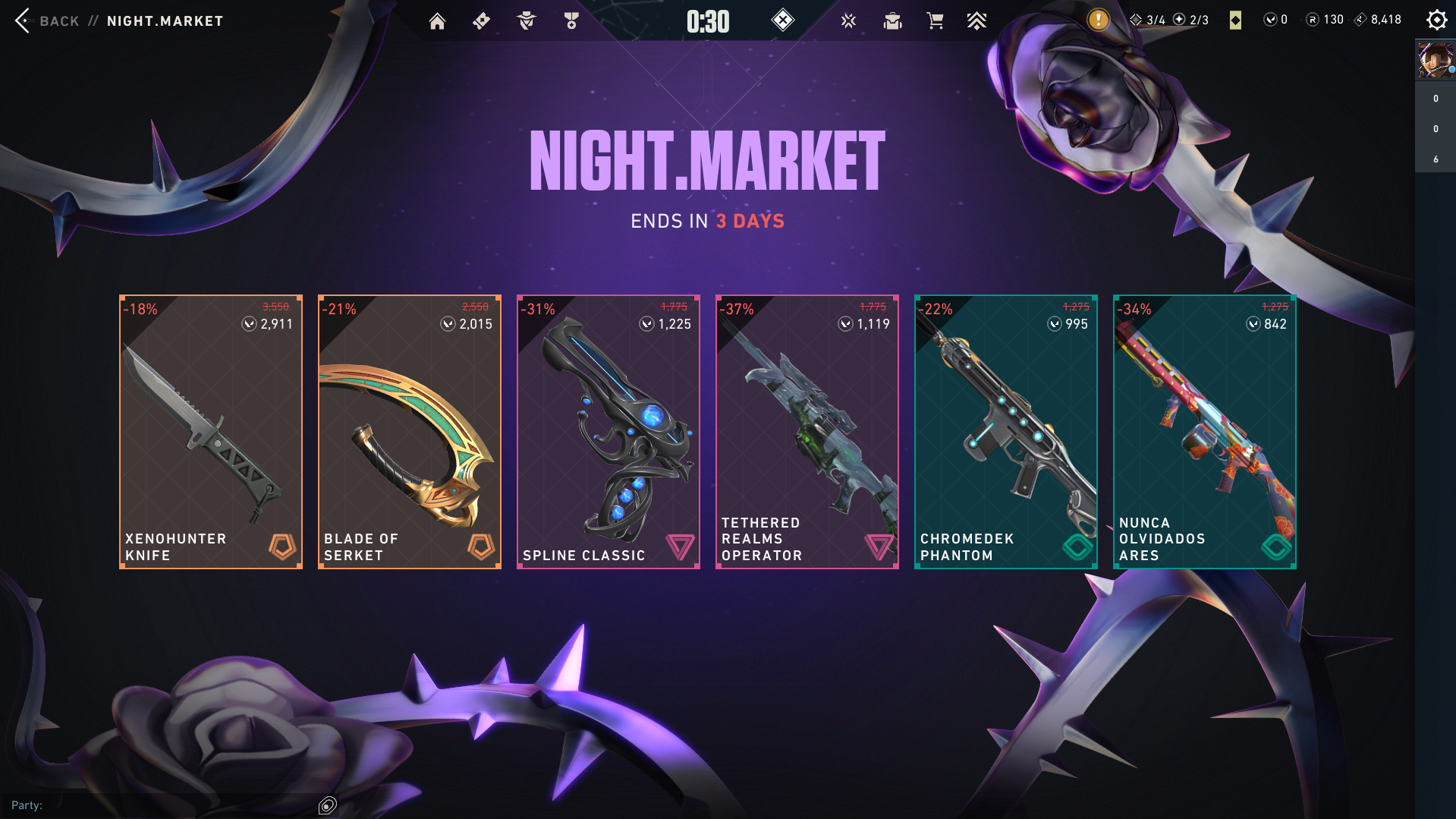View the Tethered Realms Operator offer
The height and width of the screenshot is (819, 1456).
[x=807, y=430]
